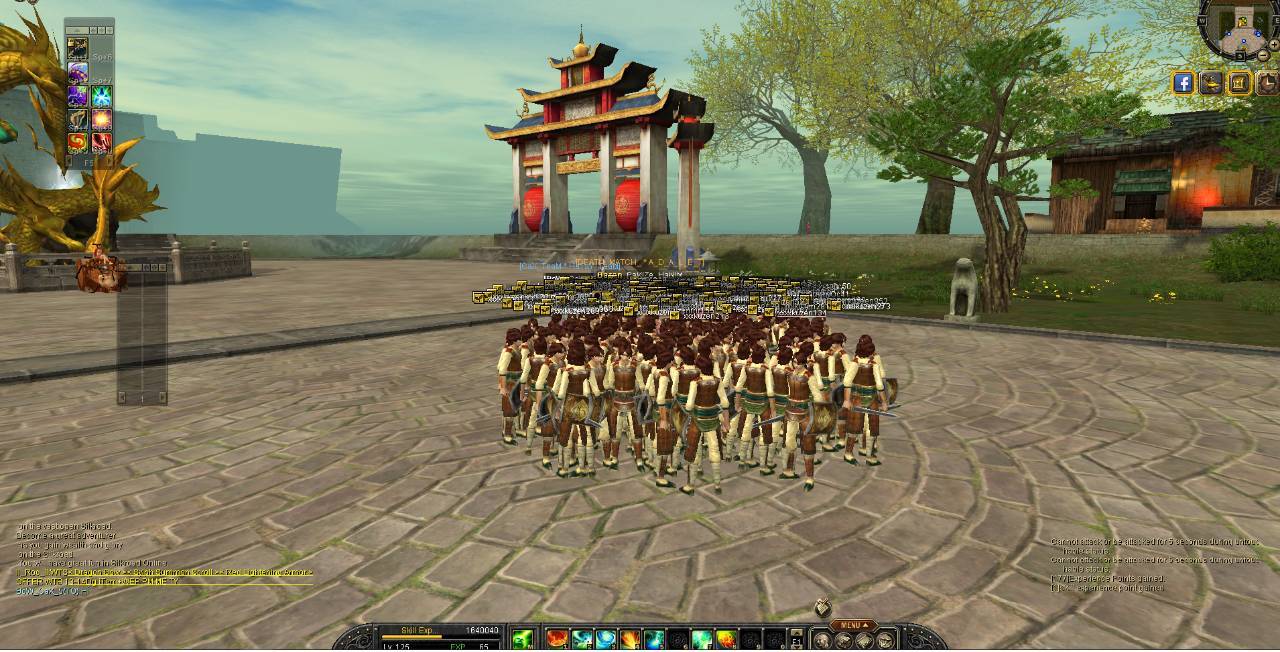1280x652 pixels.
Task: Click the Facebook icon
Action: (x=1183, y=83)
